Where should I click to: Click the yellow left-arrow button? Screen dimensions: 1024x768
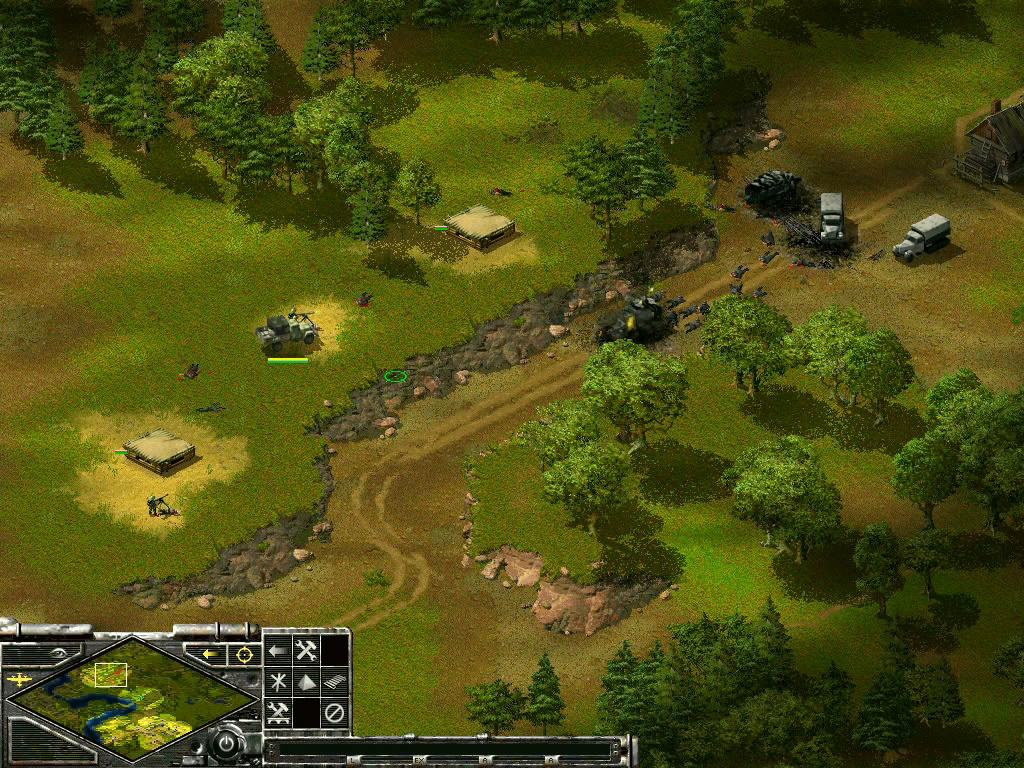click(211, 654)
